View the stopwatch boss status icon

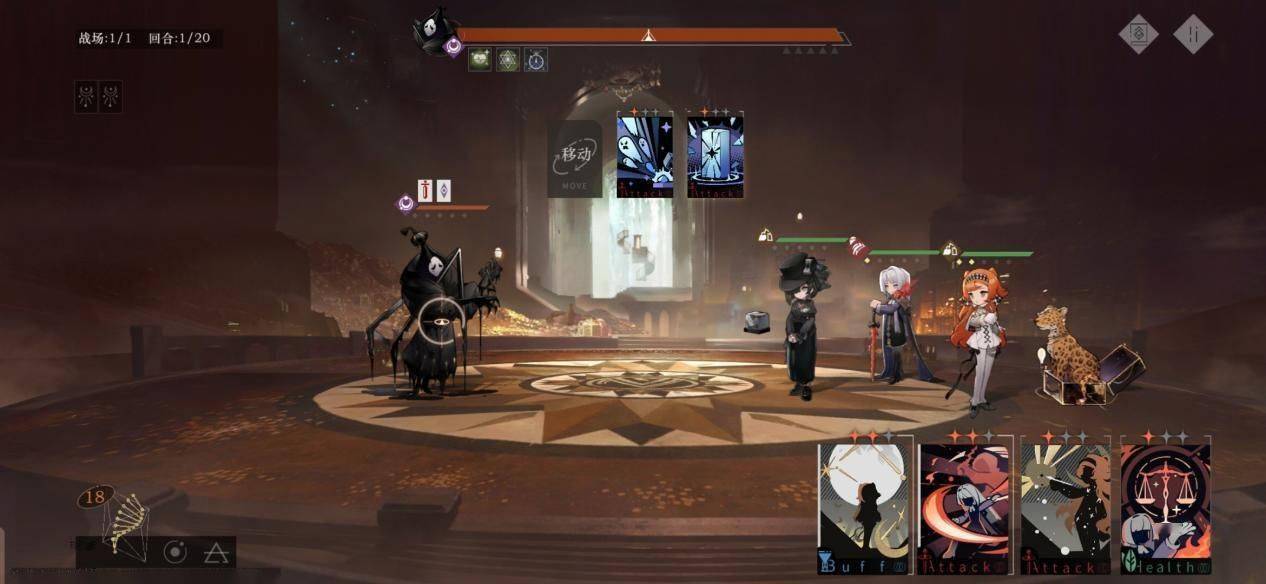tap(536, 60)
